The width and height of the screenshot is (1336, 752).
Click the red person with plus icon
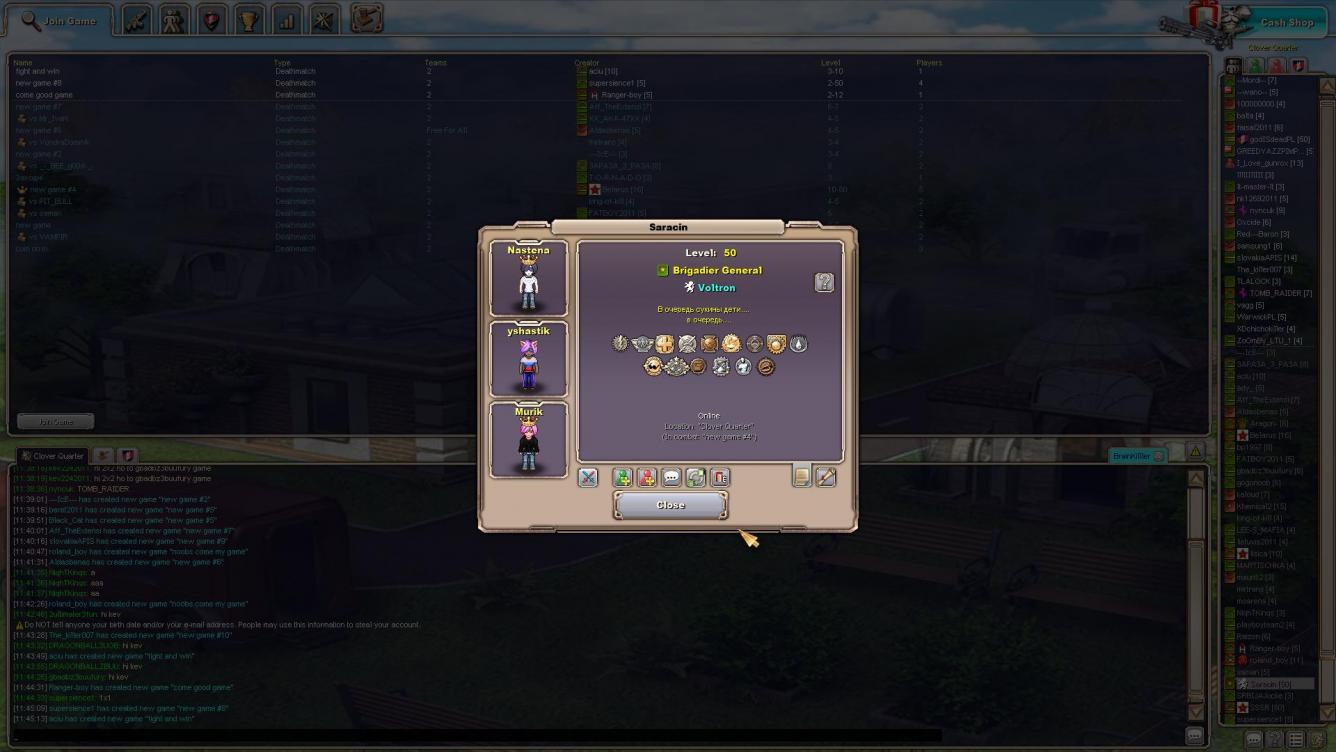[647, 478]
